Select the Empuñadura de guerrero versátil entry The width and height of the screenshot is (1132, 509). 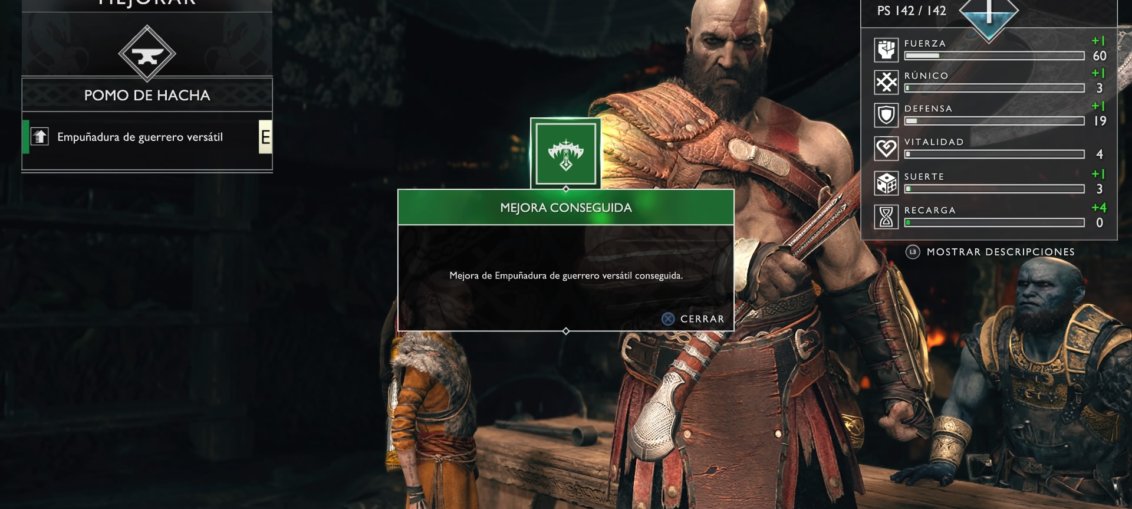point(140,137)
